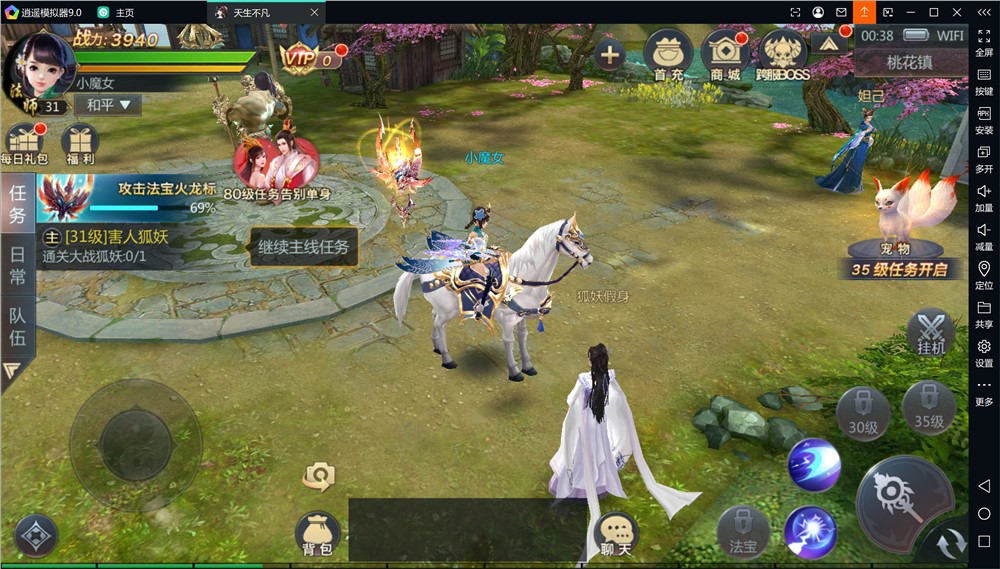
Task: Open the 和平 combat mode dropdown
Action: pos(108,105)
